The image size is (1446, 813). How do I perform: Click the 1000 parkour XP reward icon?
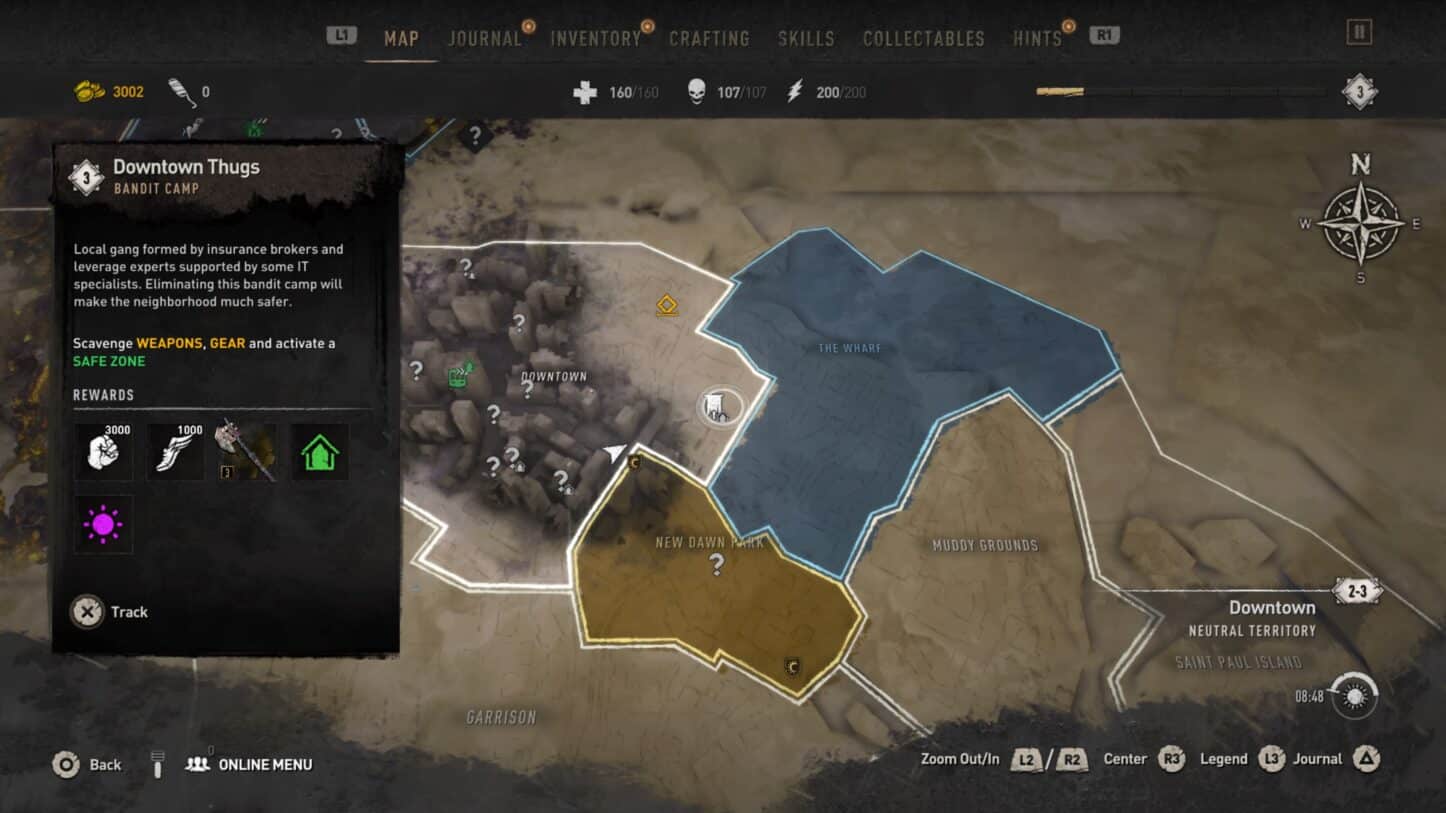[x=175, y=452]
